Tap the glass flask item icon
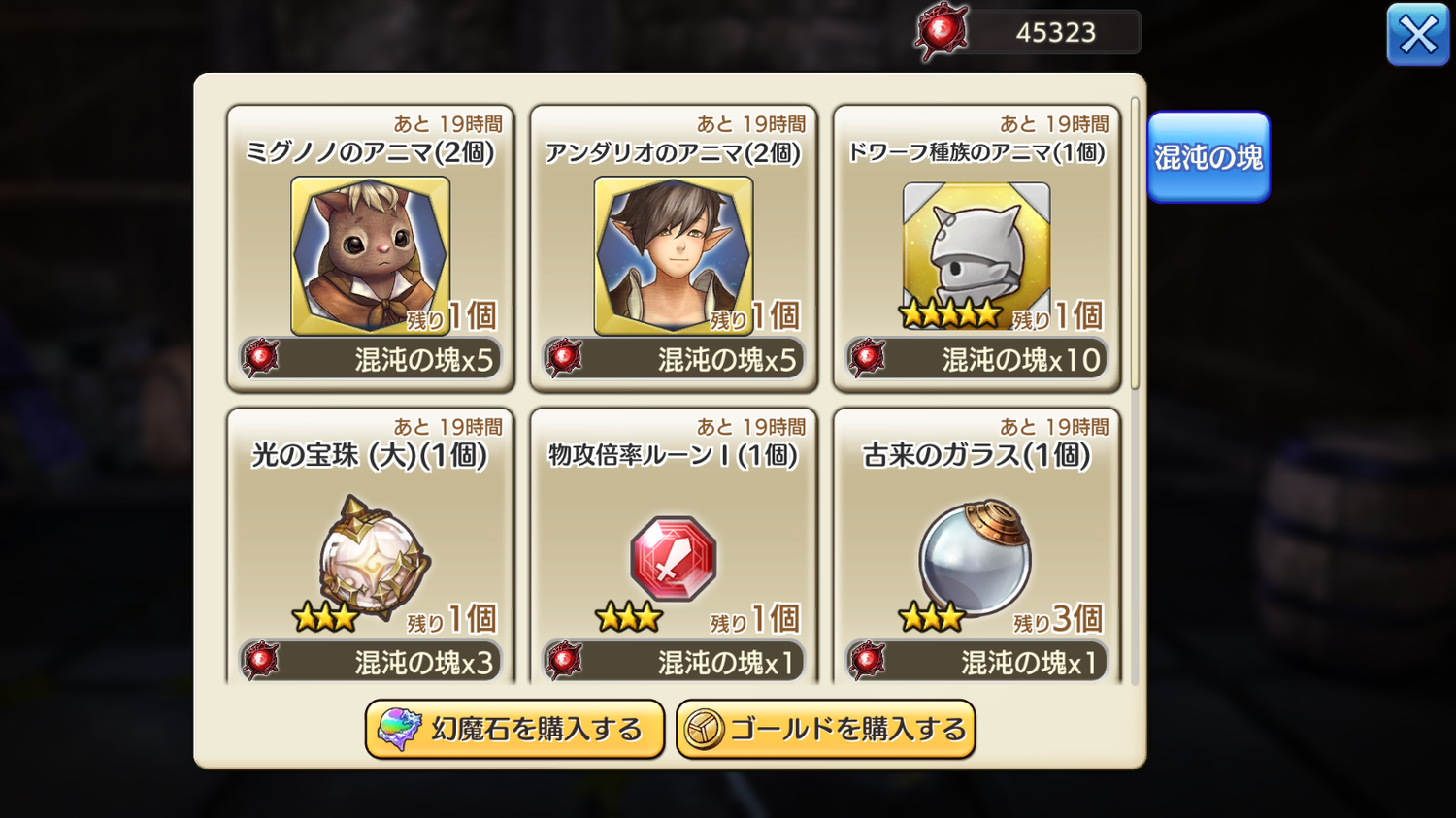The height and width of the screenshot is (818, 1456). click(x=976, y=558)
